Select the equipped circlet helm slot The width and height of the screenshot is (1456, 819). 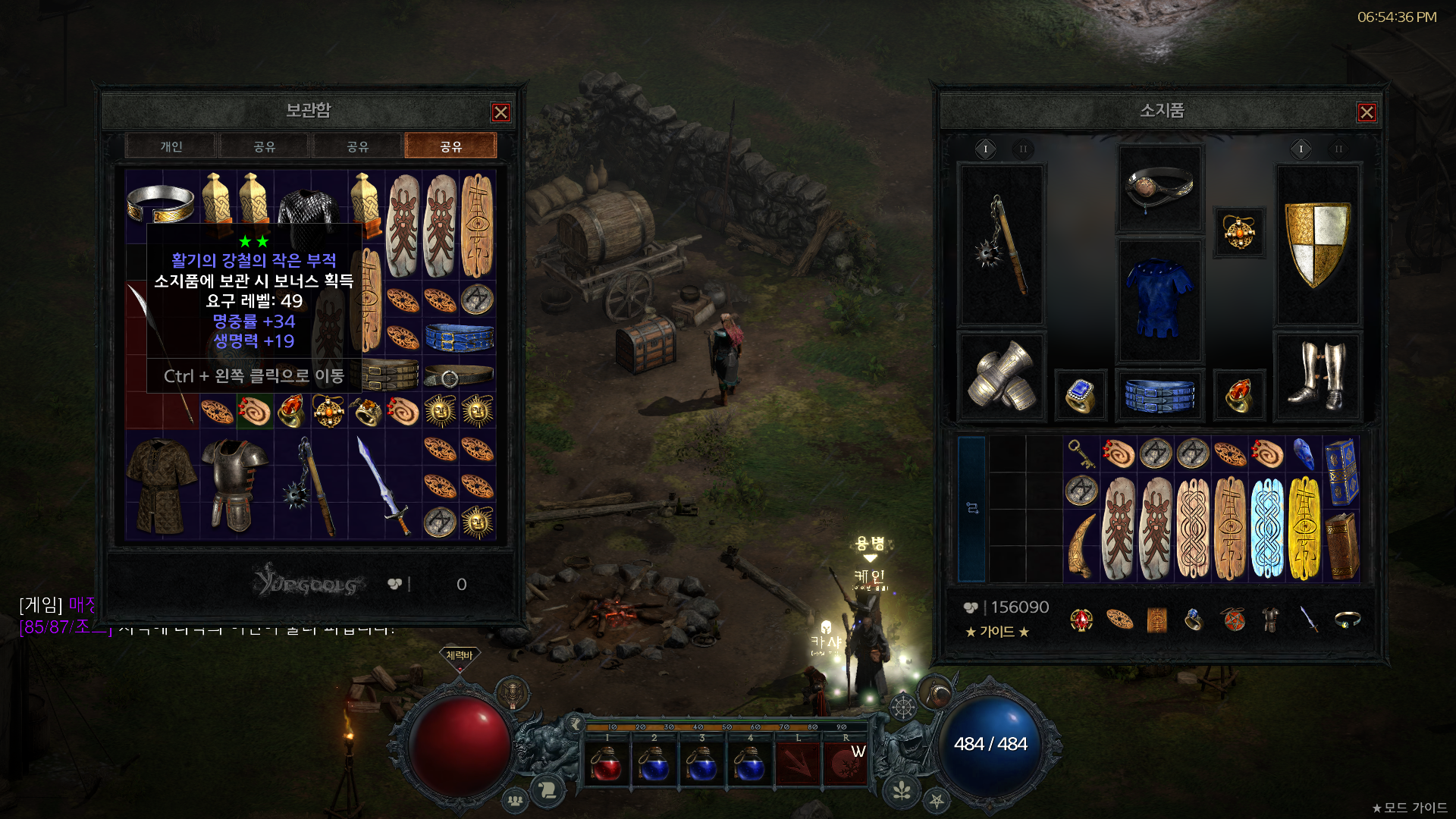click(1159, 187)
